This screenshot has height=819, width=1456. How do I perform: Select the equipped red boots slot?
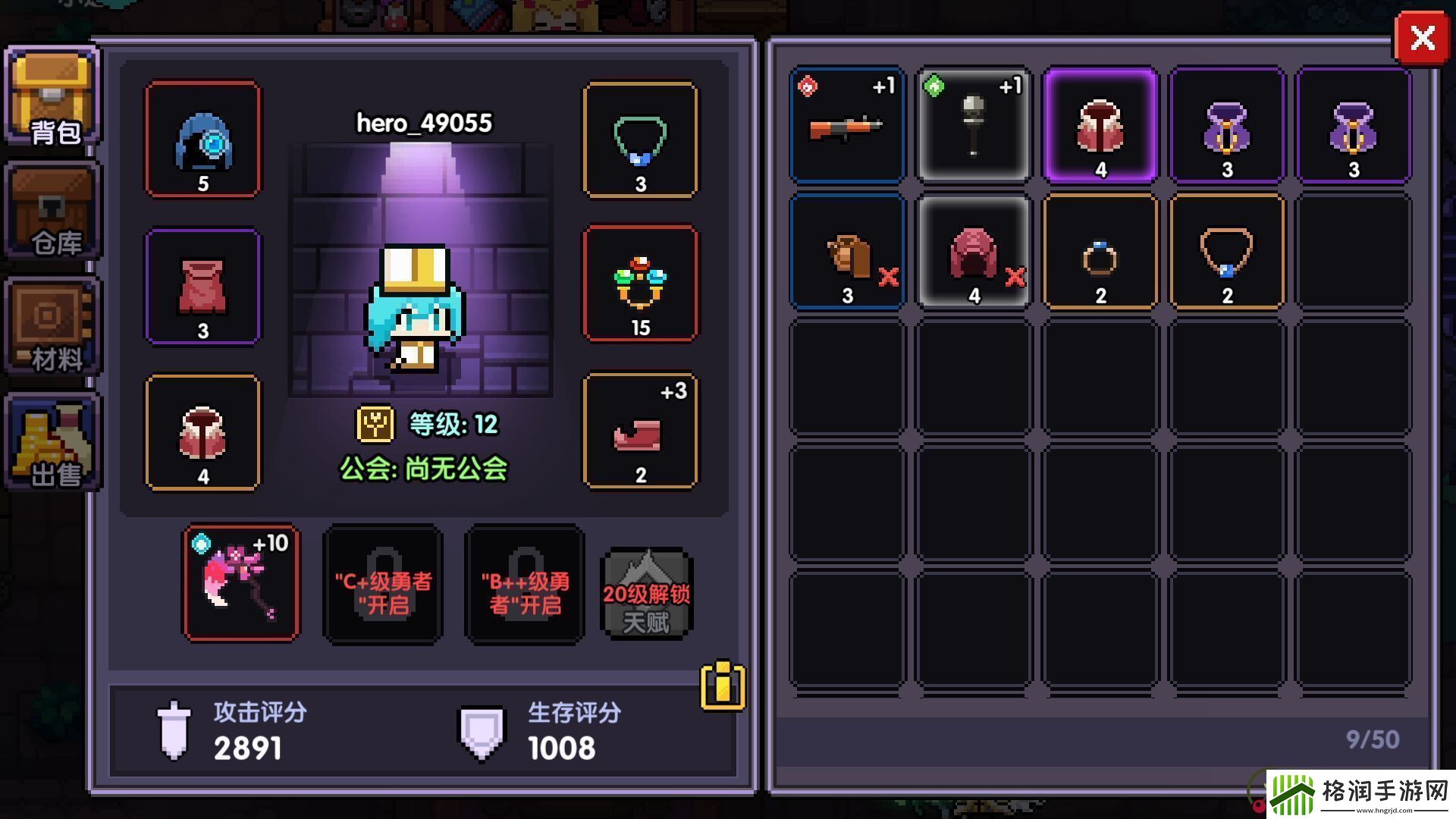640,431
